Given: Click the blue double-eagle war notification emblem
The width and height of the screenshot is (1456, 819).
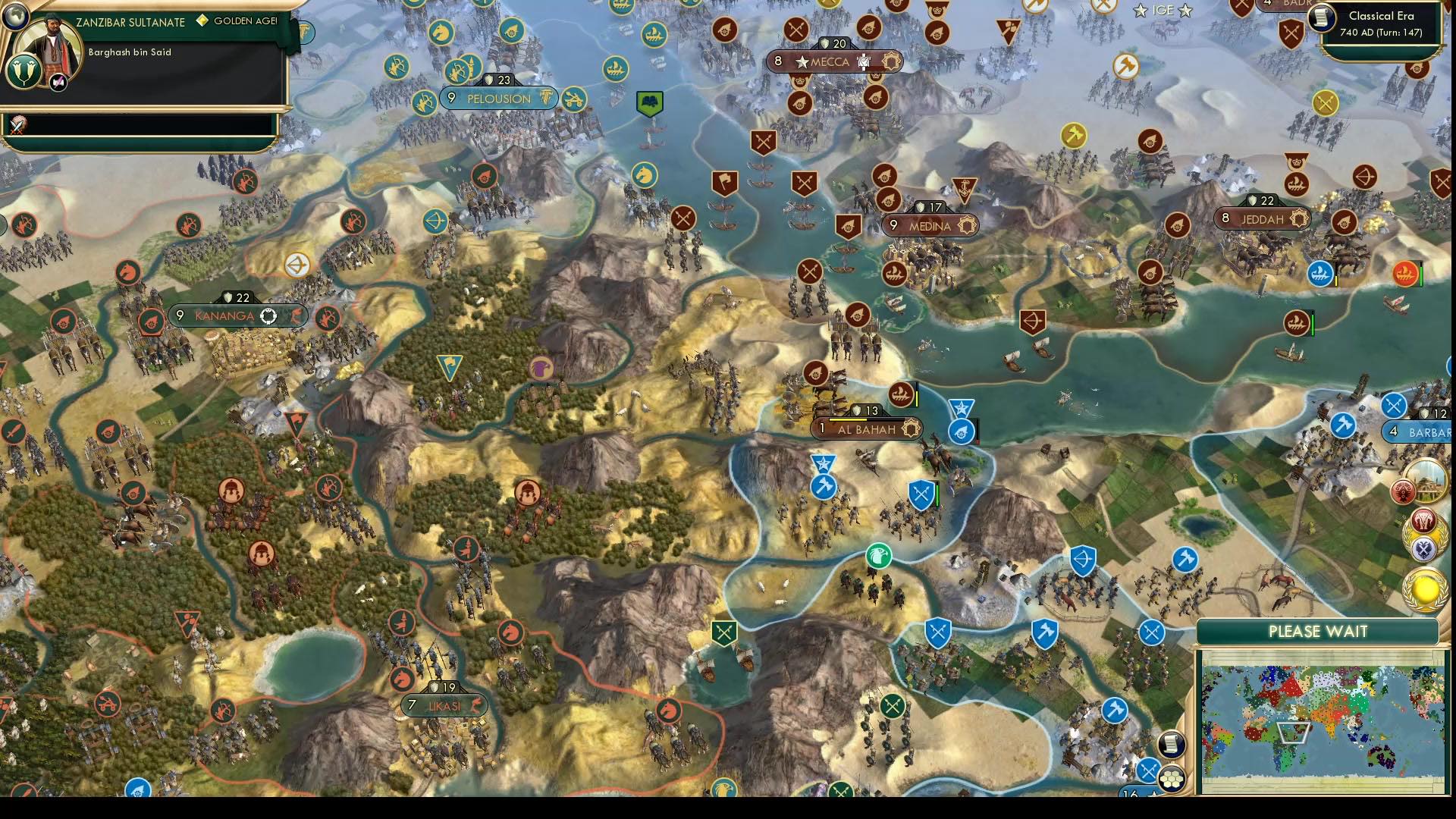Looking at the screenshot, I should (1423, 548).
